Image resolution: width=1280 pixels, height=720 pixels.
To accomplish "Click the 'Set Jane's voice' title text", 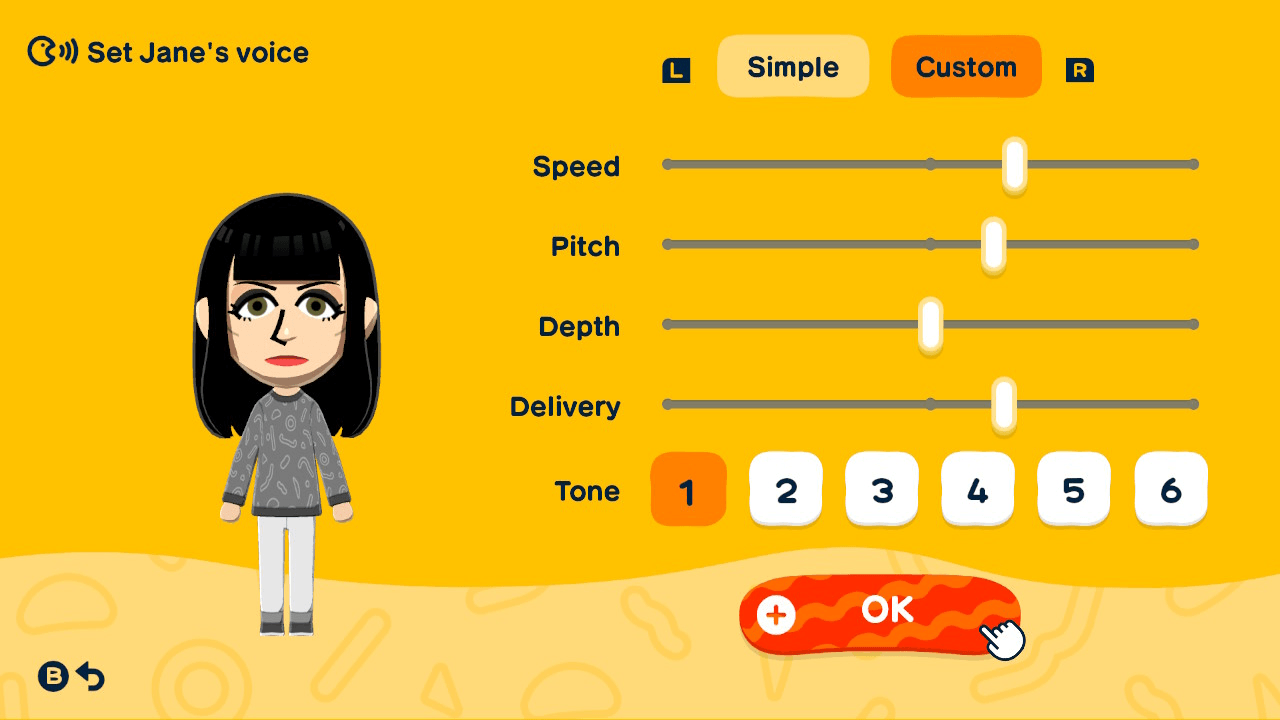I will [x=196, y=52].
